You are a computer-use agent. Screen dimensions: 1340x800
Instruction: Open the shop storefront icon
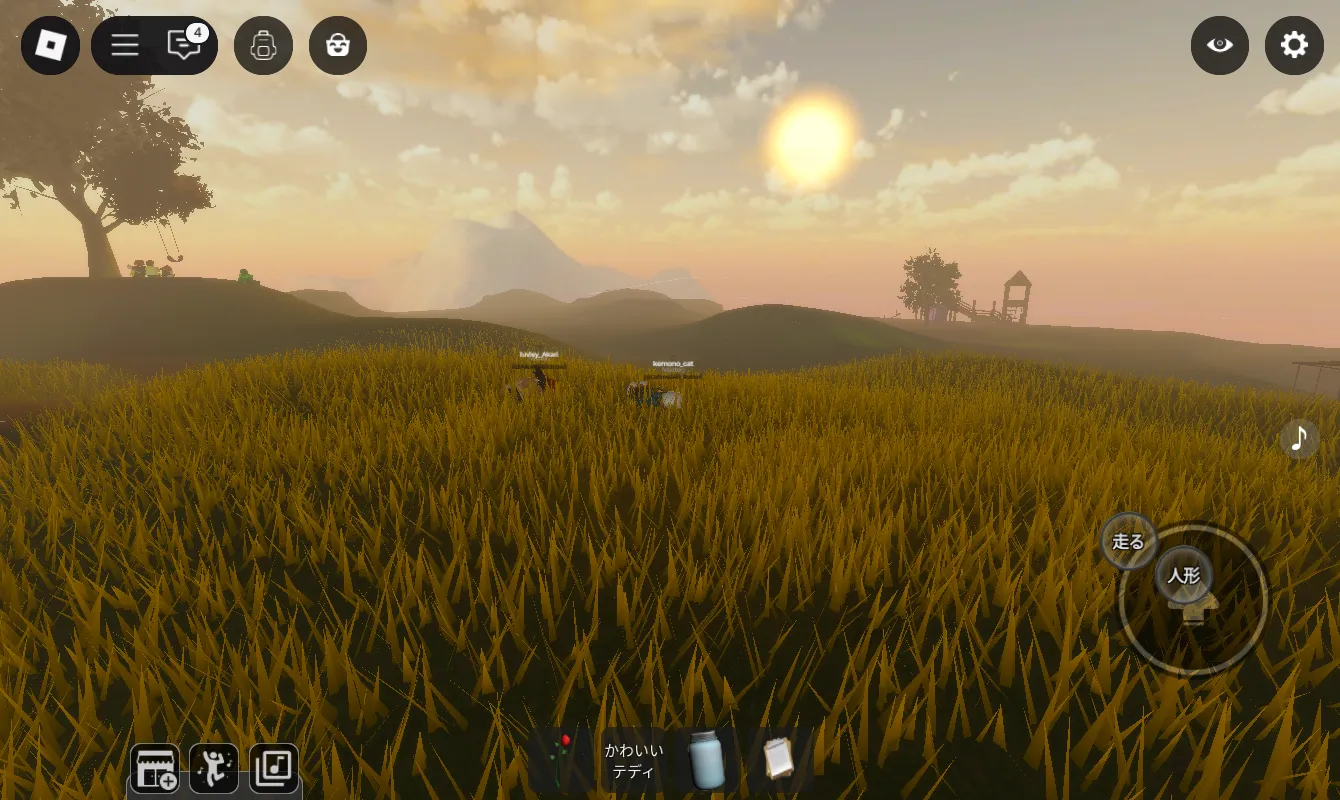pos(155,768)
